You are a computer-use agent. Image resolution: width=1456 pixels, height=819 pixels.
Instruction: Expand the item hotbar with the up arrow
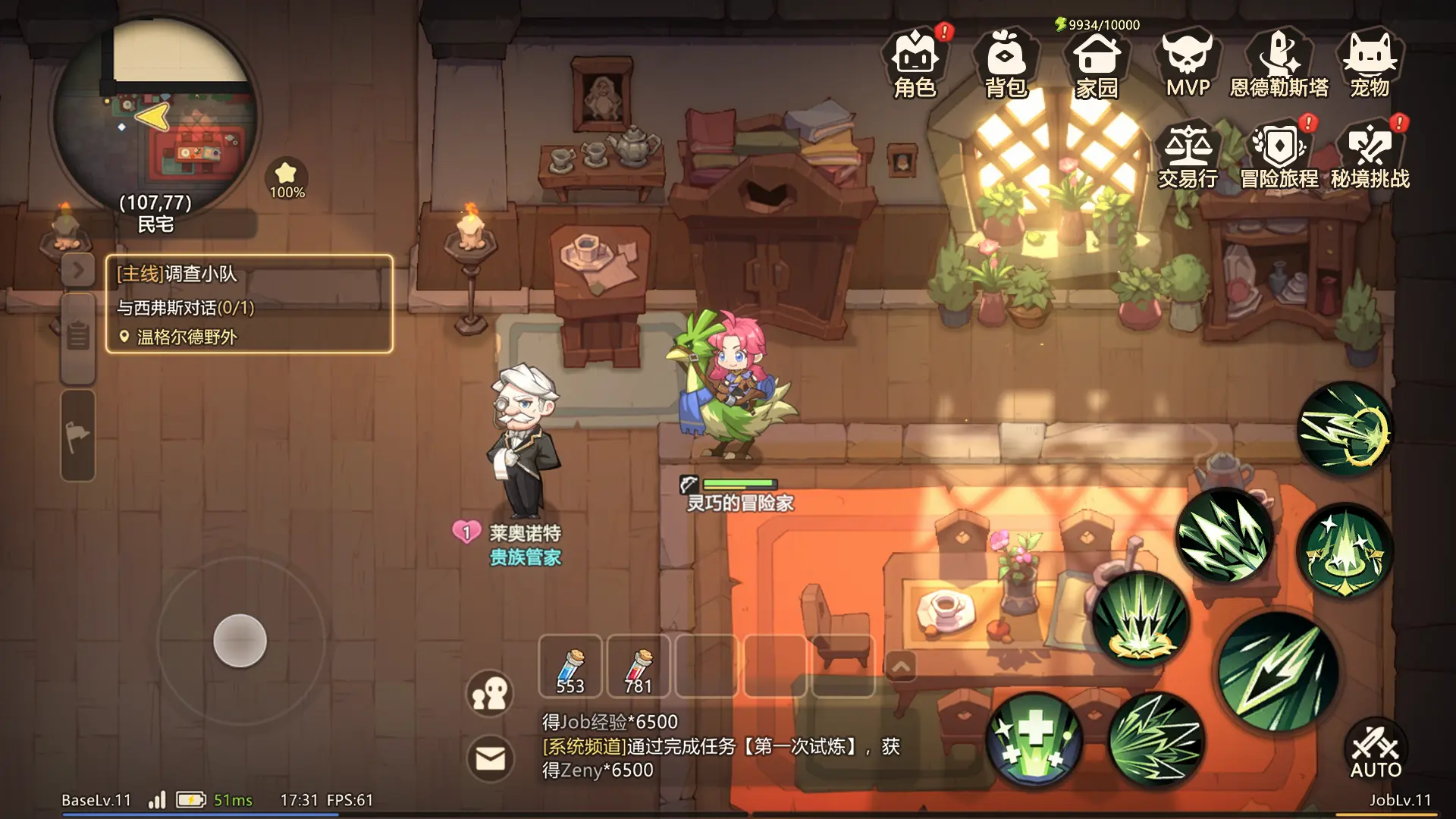point(901,667)
